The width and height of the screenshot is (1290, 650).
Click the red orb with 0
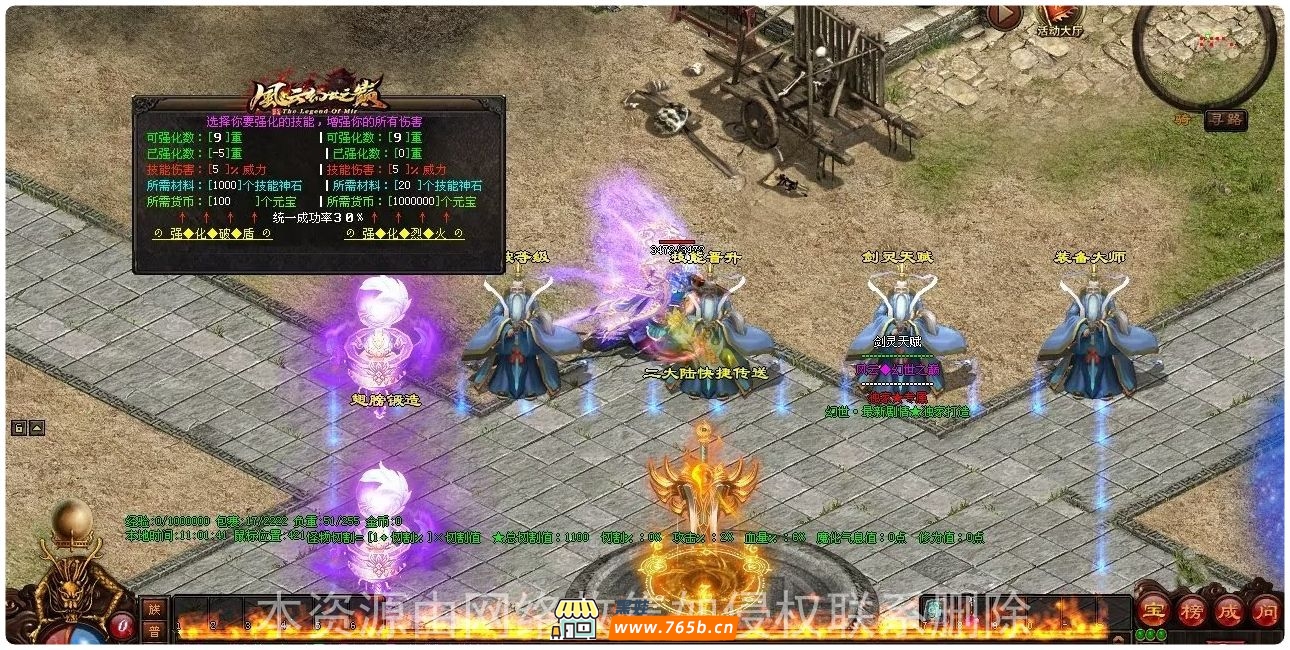coord(122,625)
